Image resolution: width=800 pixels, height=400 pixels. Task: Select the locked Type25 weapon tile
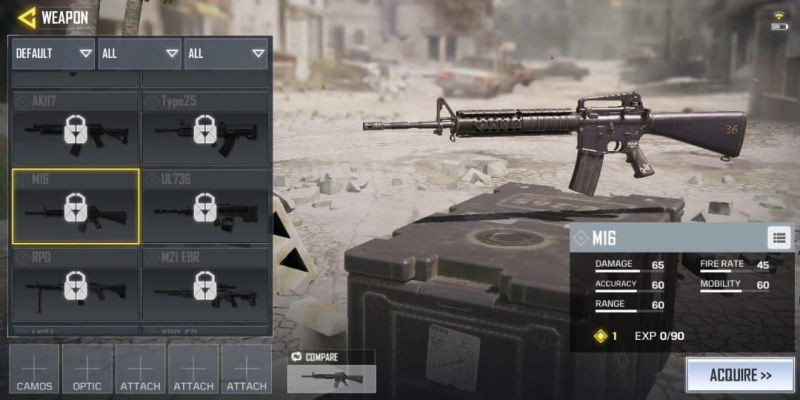[205, 128]
